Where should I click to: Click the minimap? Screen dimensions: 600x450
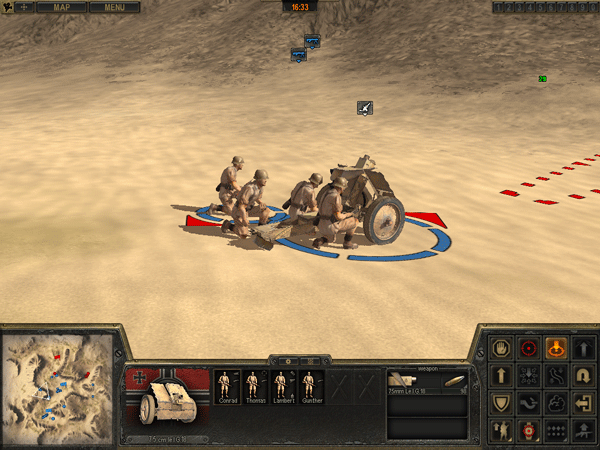[59, 386]
